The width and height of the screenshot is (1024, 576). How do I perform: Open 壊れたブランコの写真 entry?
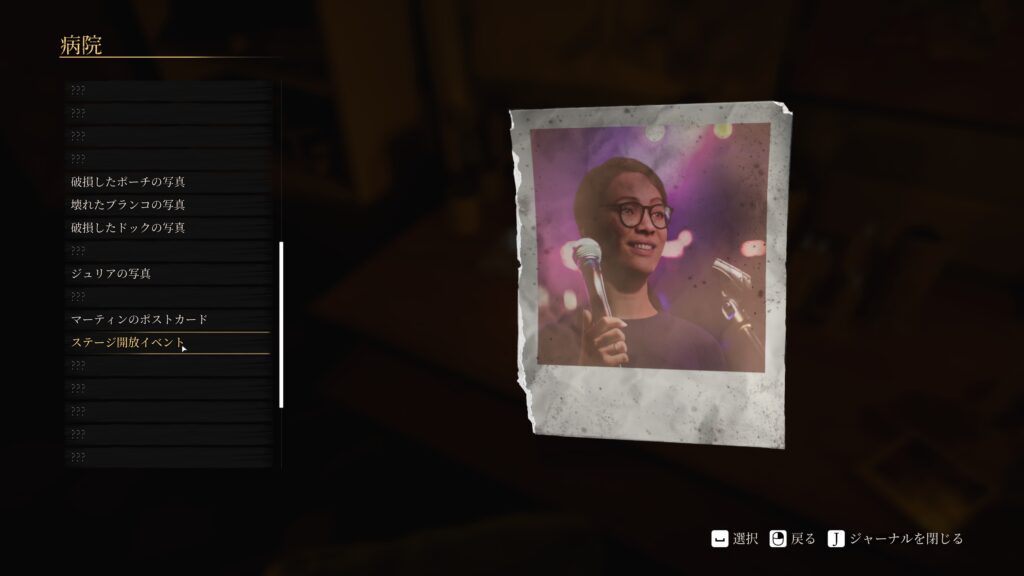point(128,205)
